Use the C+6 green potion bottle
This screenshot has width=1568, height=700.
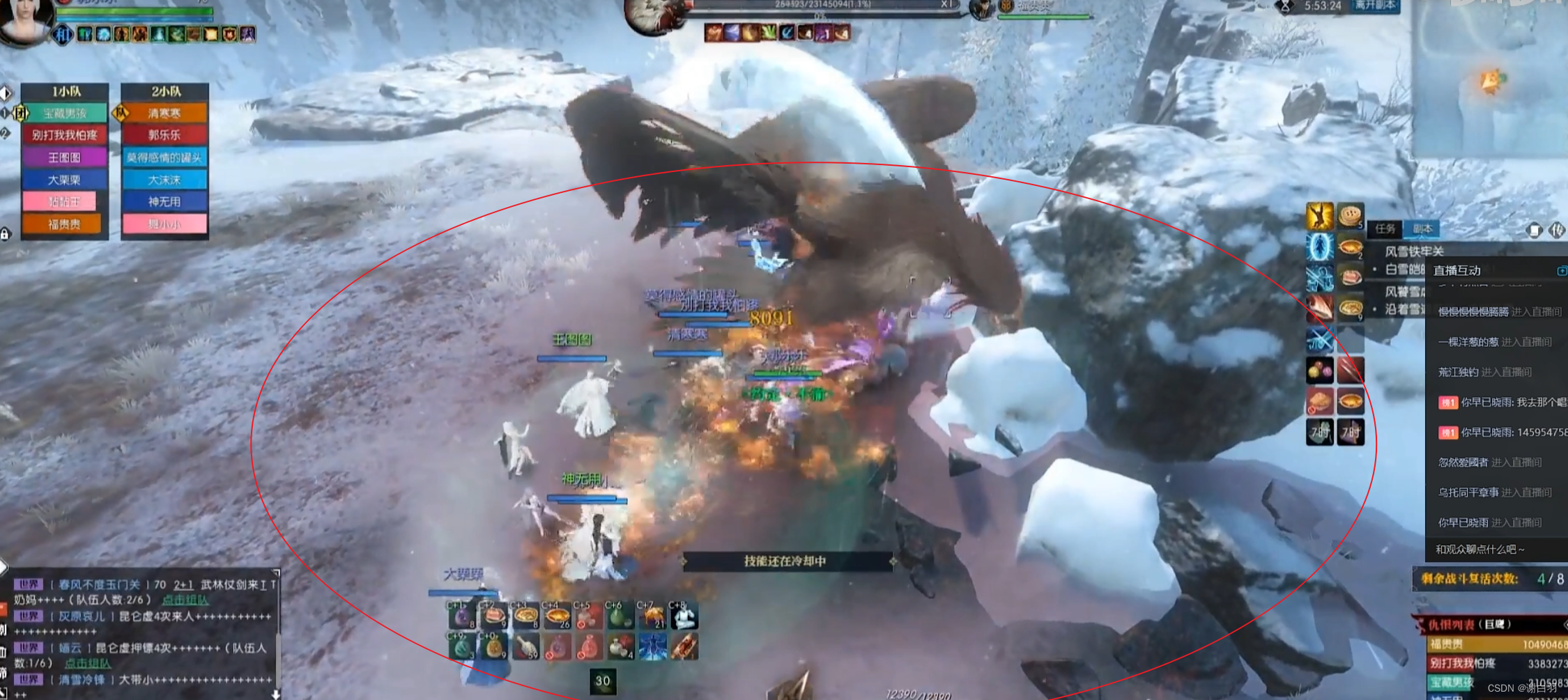(617, 616)
